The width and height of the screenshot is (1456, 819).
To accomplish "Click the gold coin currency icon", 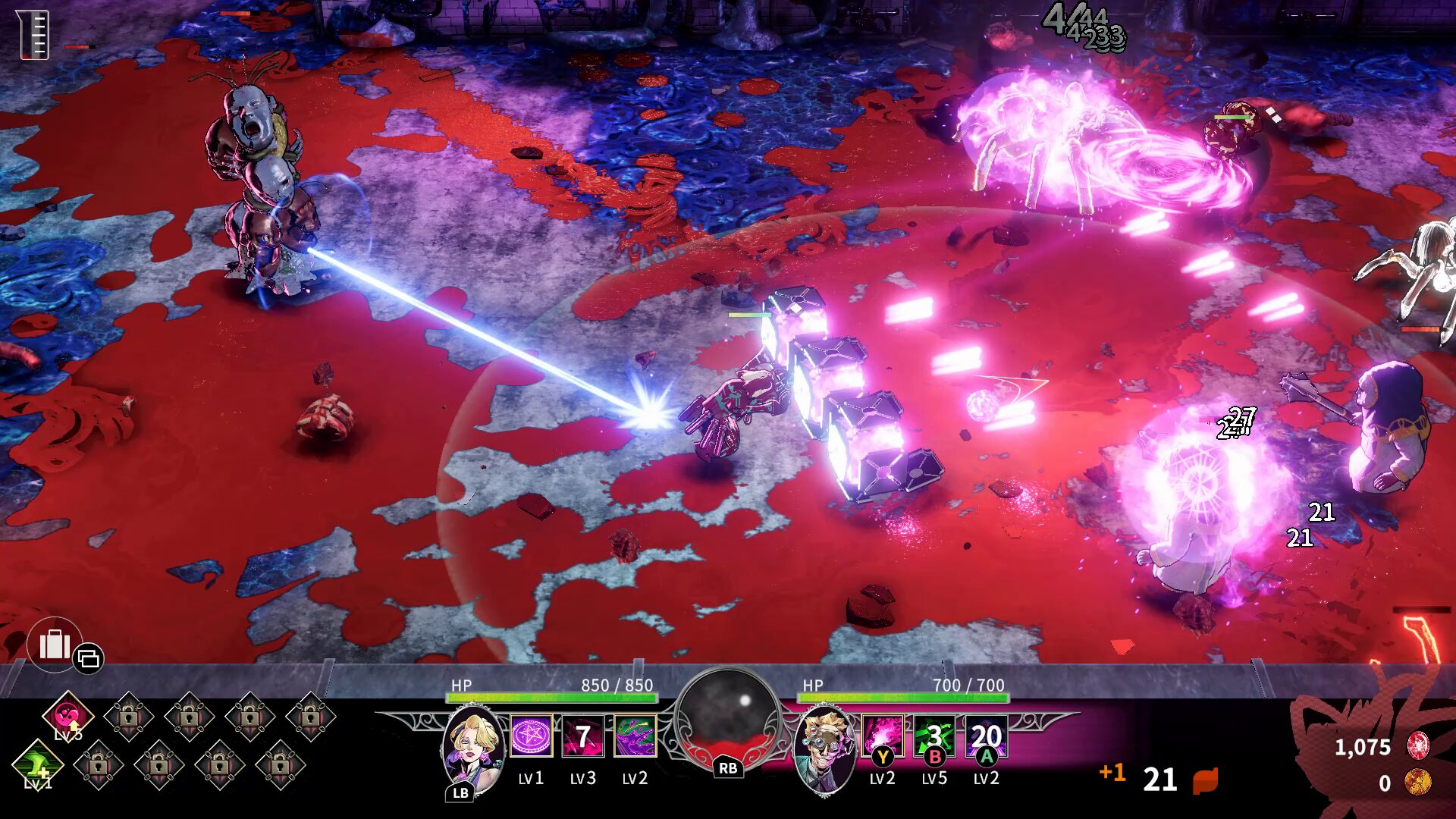I will pyautogui.click(x=1417, y=782).
